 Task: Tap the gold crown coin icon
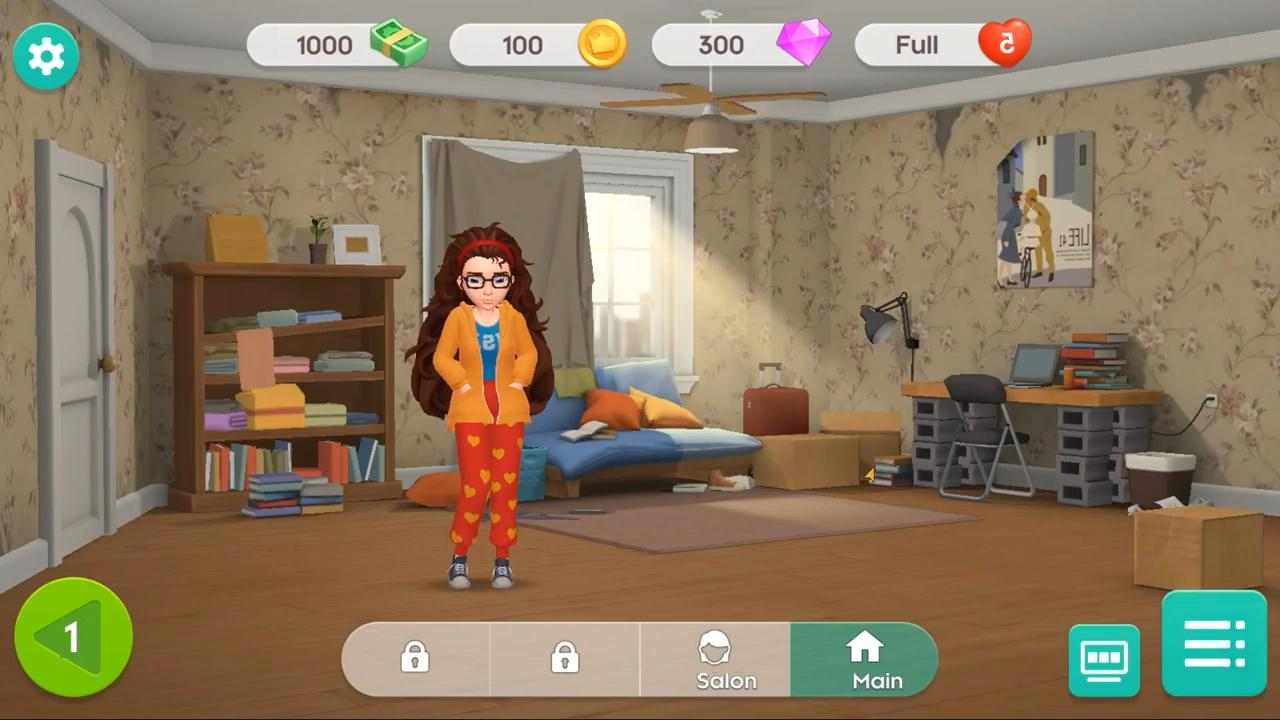(x=602, y=44)
